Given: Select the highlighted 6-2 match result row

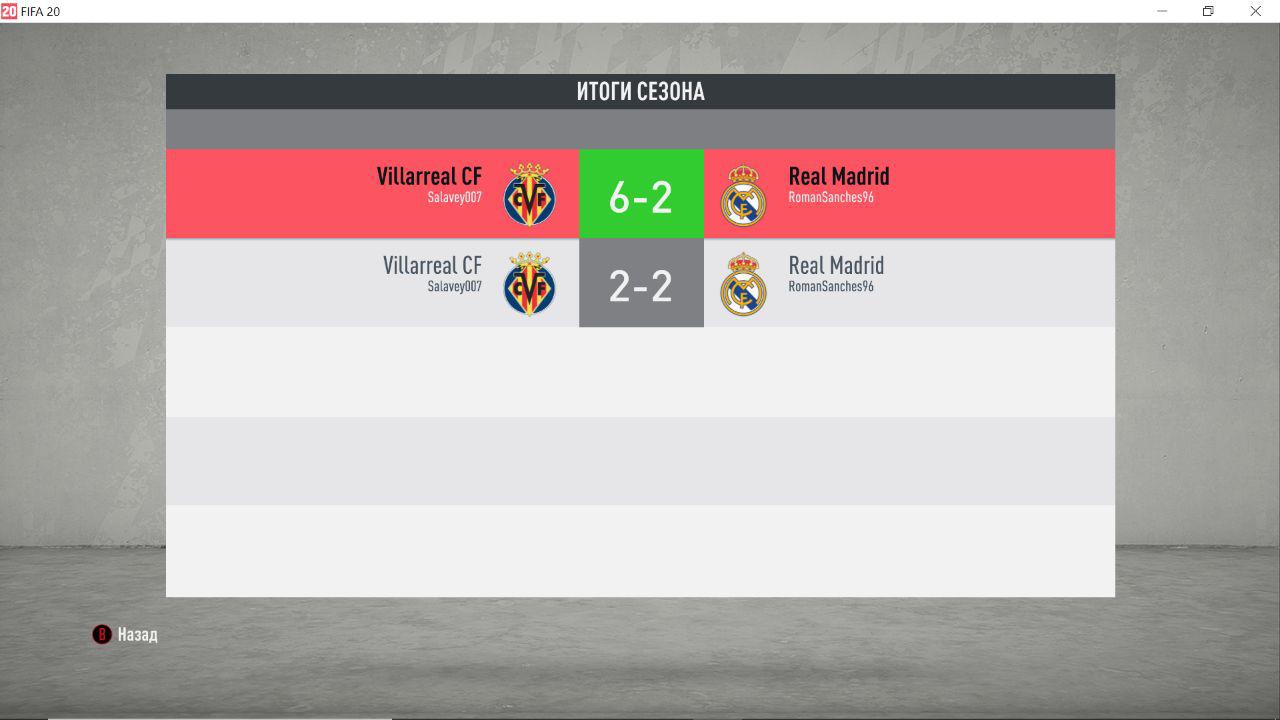Looking at the screenshot, I should click(x=640, y=194).
